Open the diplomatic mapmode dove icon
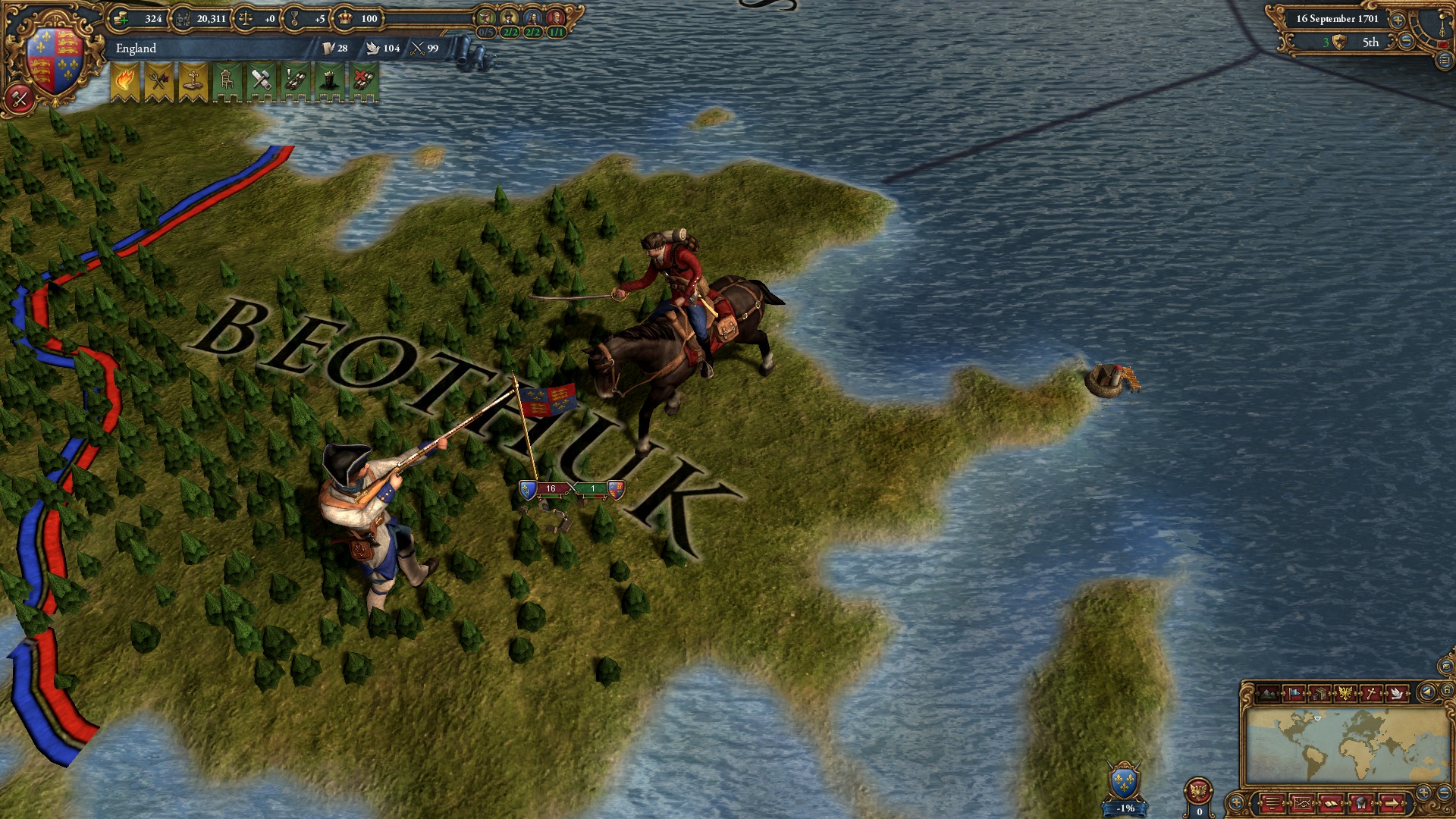Screen dimensions: 1456x819 pyautogui.click(x=1396, y=692)
